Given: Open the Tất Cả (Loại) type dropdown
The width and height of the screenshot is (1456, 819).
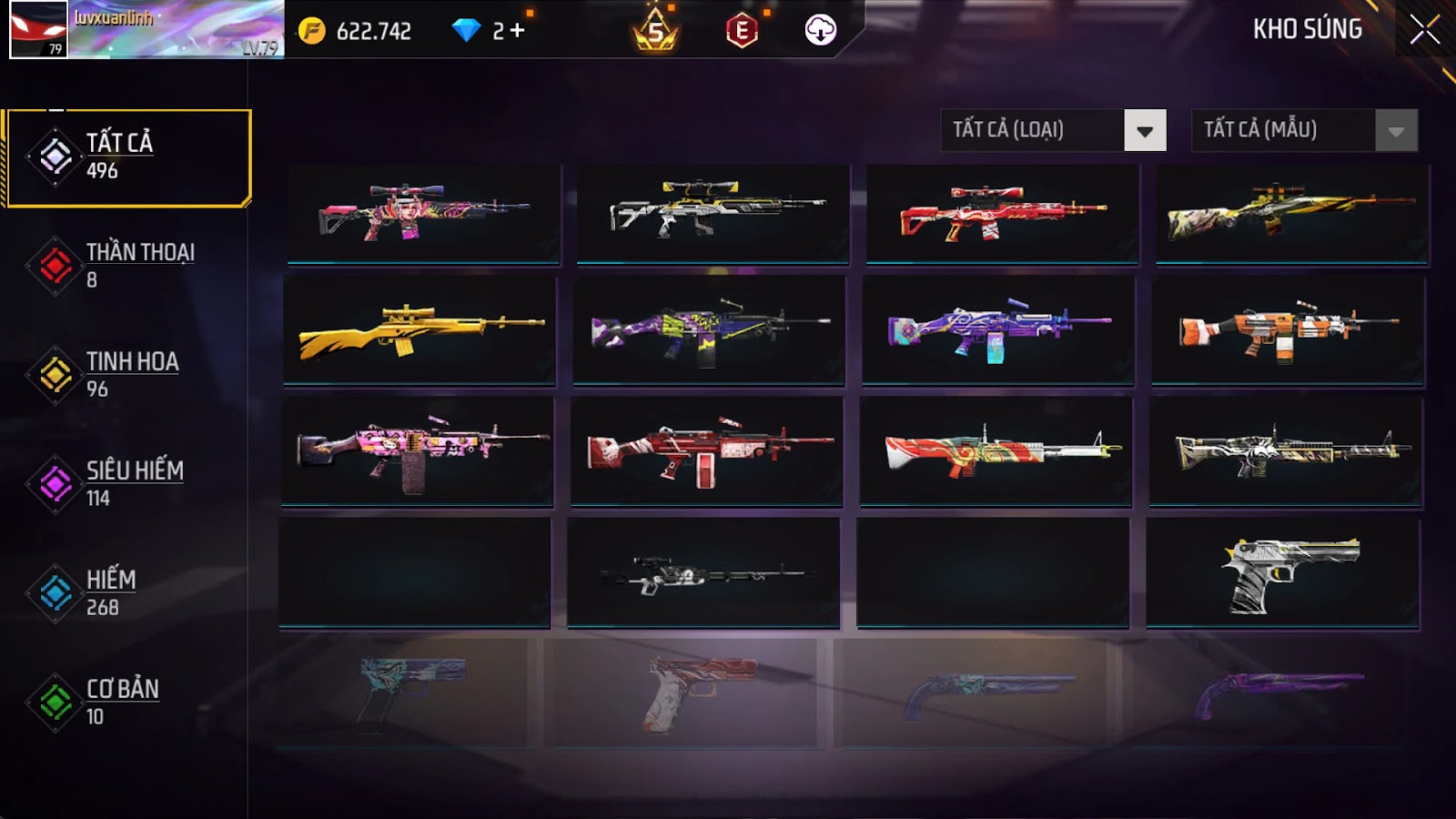Looking at the screenshot, I should (1053, 130).
